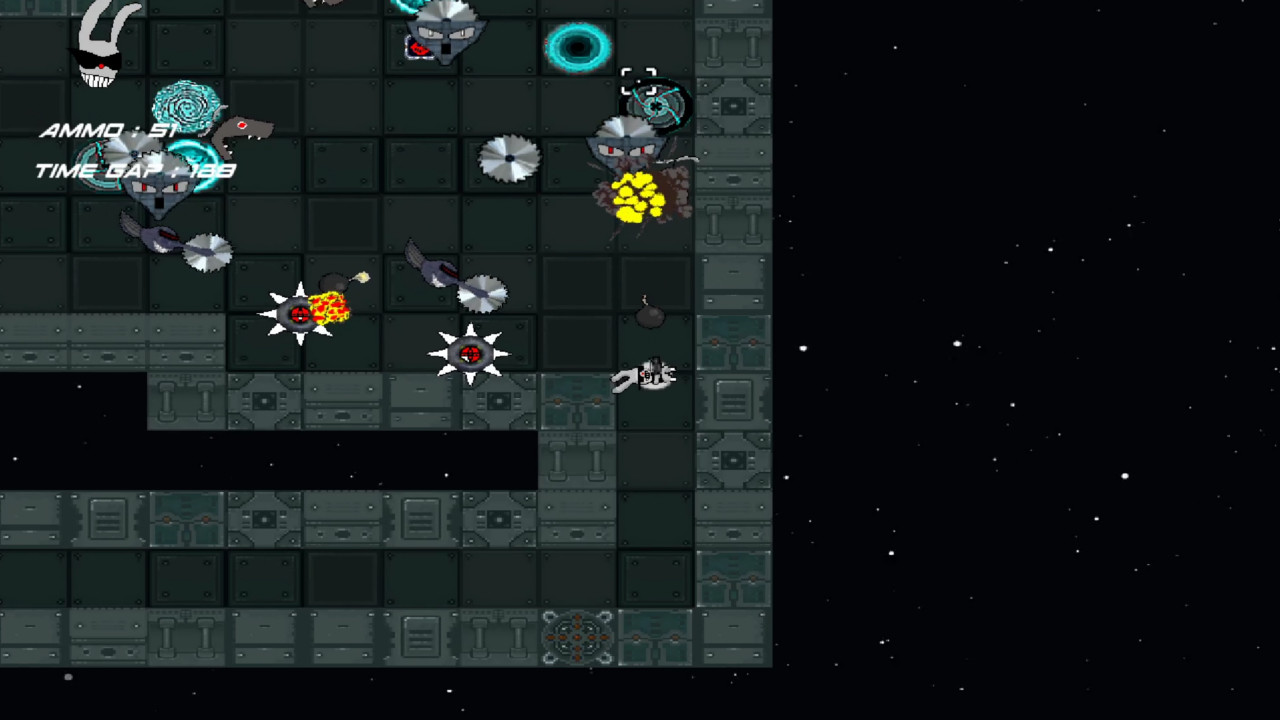Click the red-eyed masked robot enemy
The height and width of the screenshot is (720, 1280).
pos(625,150)
